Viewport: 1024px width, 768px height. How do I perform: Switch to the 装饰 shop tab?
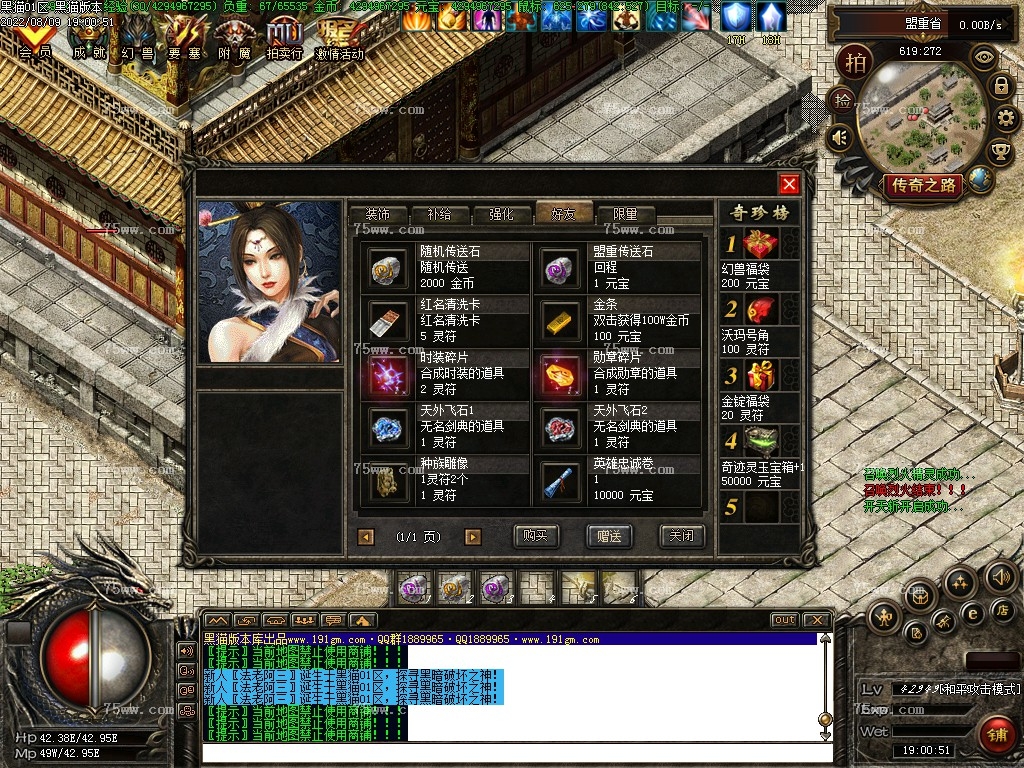coord(378,214)
